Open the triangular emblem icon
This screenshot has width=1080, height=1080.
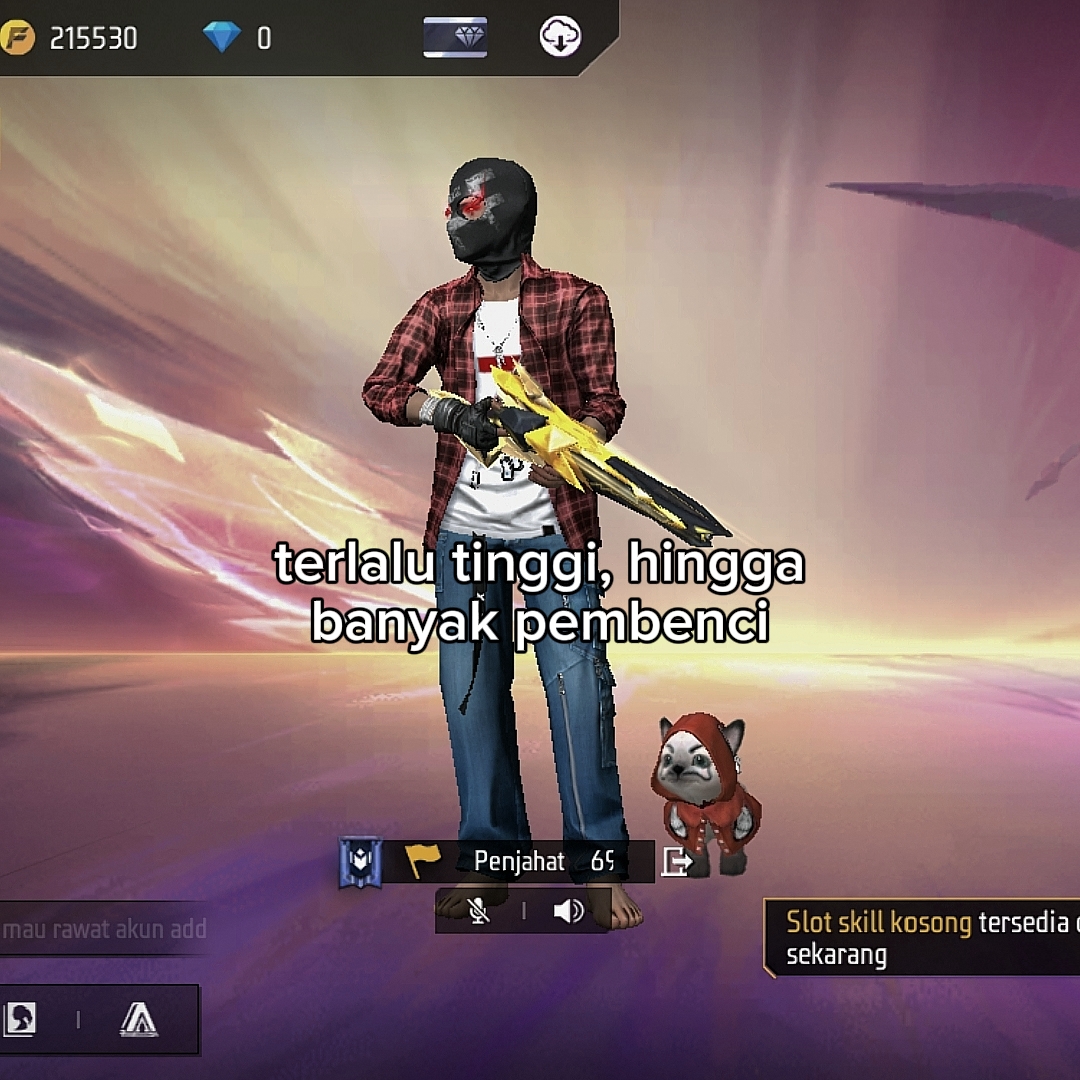(x=138, y=1019)
